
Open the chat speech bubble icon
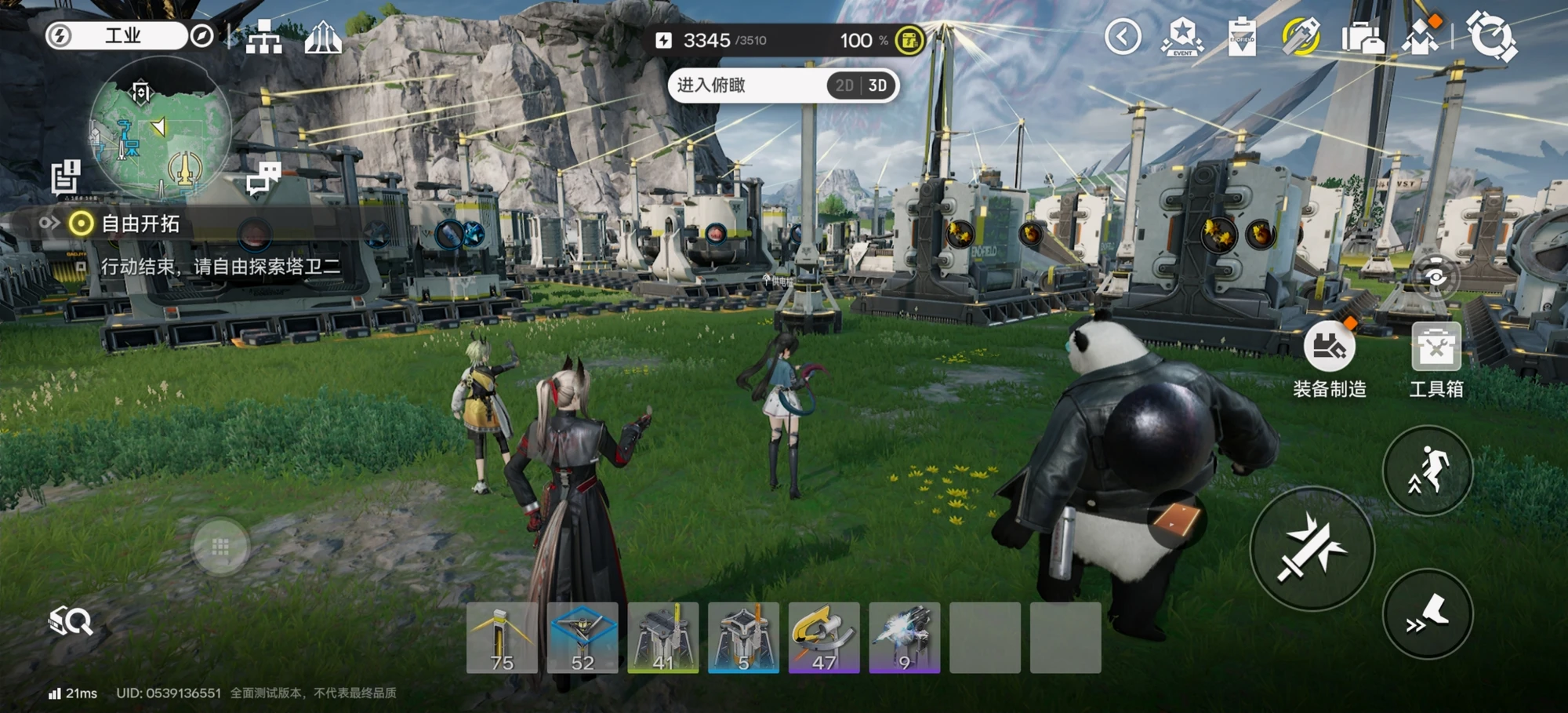tap(263, 178)
